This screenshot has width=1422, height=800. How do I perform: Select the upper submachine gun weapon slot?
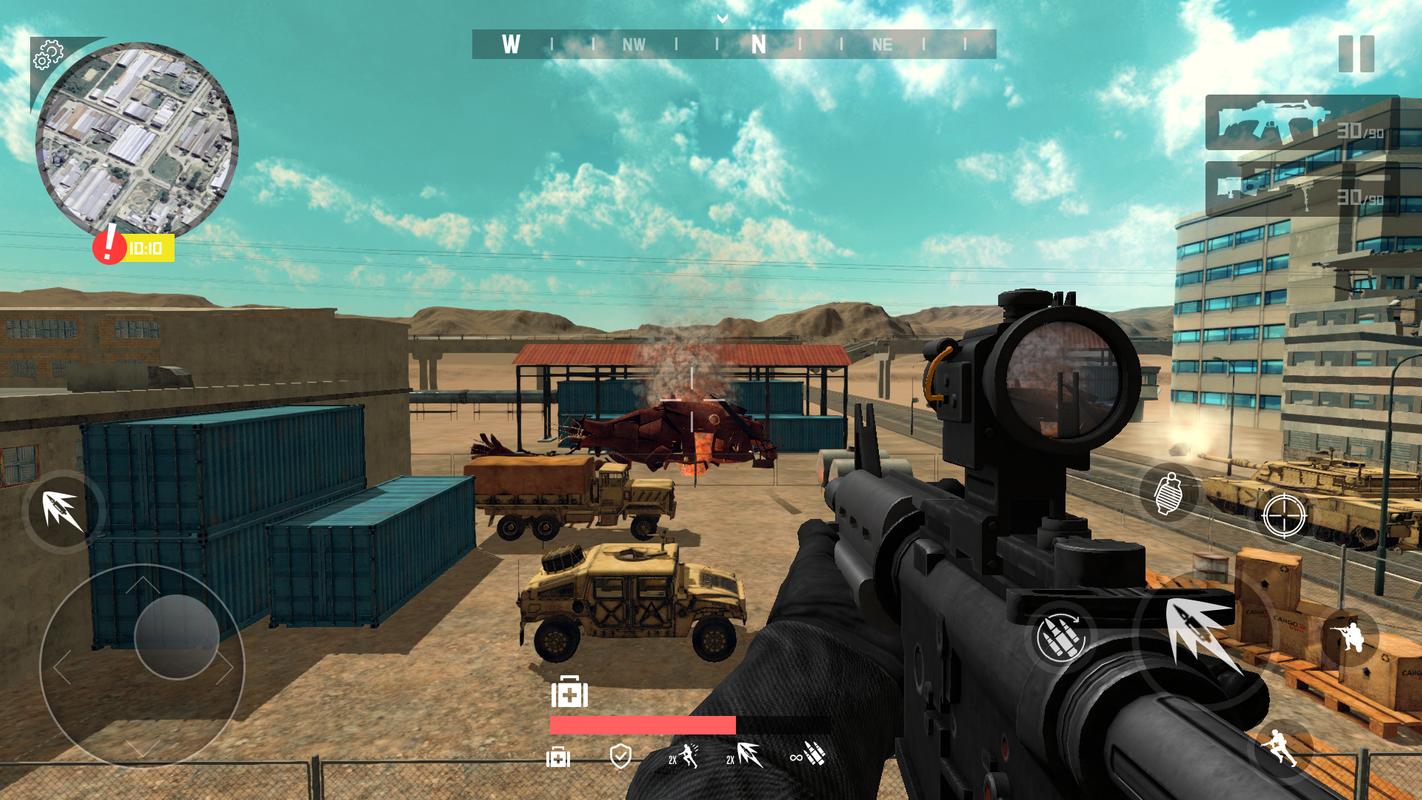pyautogui.click(x=1302, y=123)
